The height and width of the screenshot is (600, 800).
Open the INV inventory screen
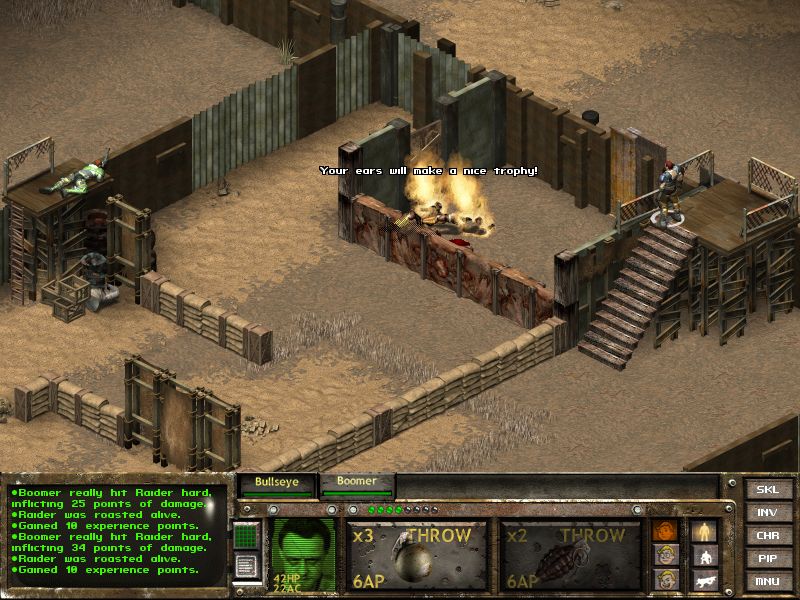pyautogui.click(x=767, y=513)
